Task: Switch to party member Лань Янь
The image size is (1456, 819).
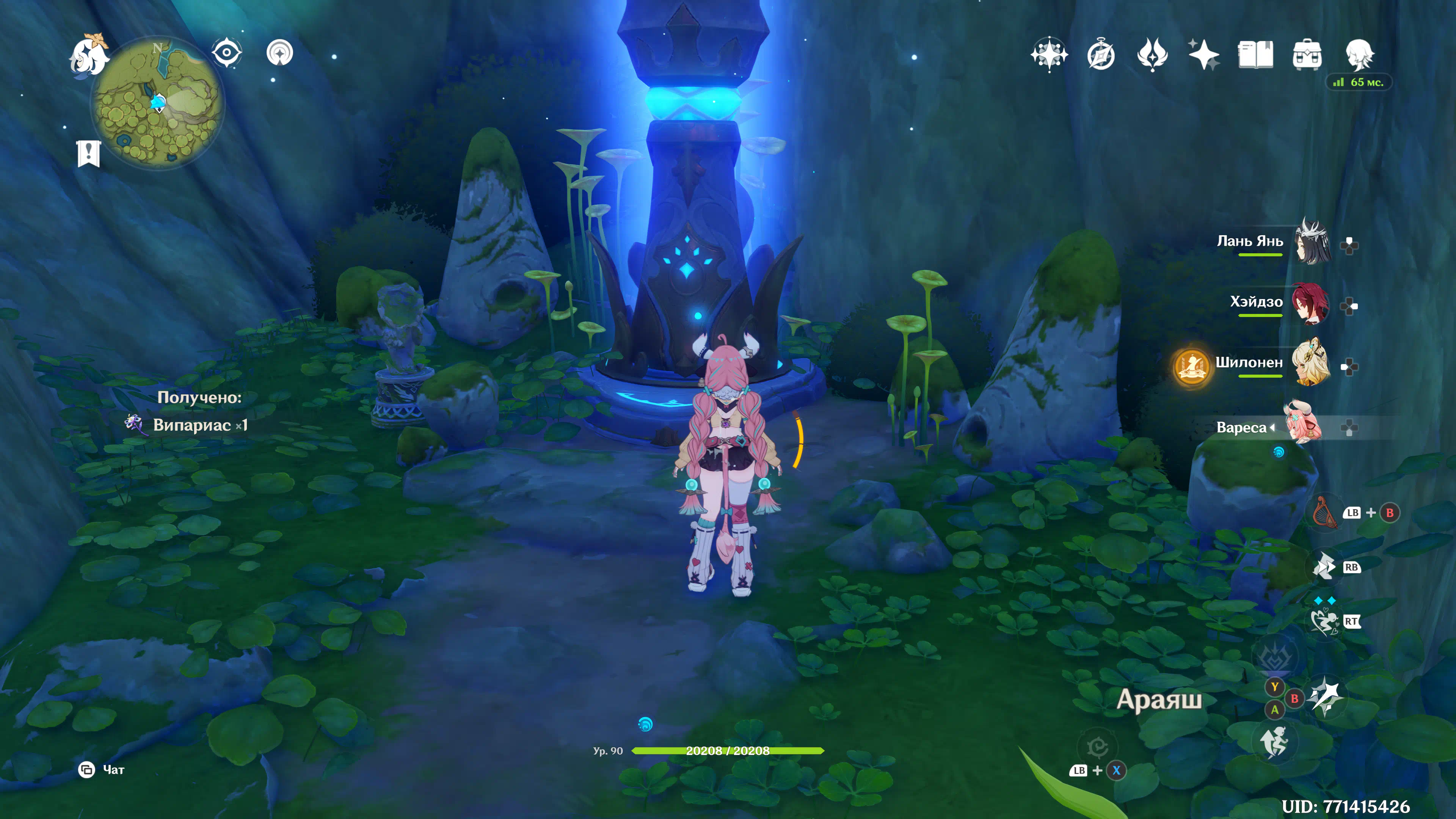Action: 1311,242
